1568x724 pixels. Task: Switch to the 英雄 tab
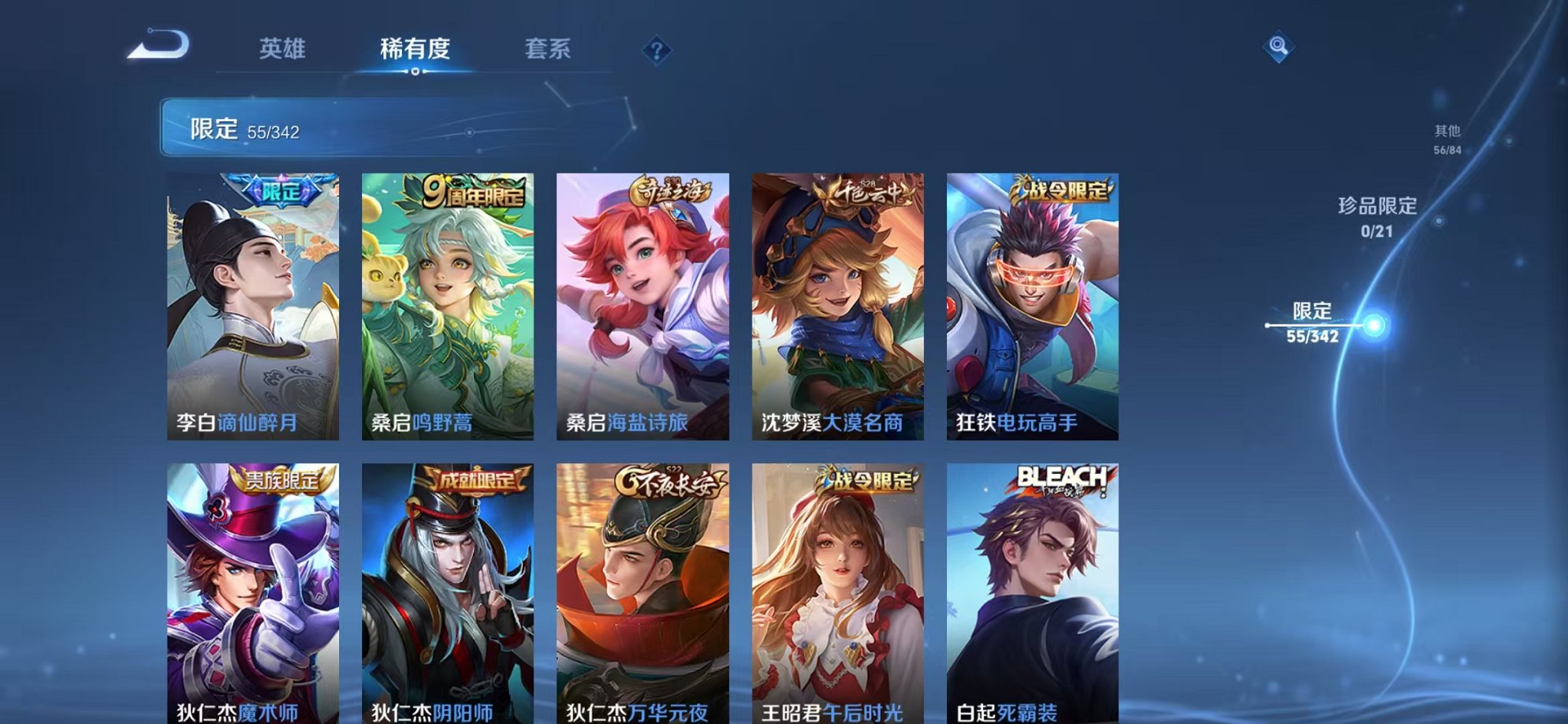[x=284, y=49]
